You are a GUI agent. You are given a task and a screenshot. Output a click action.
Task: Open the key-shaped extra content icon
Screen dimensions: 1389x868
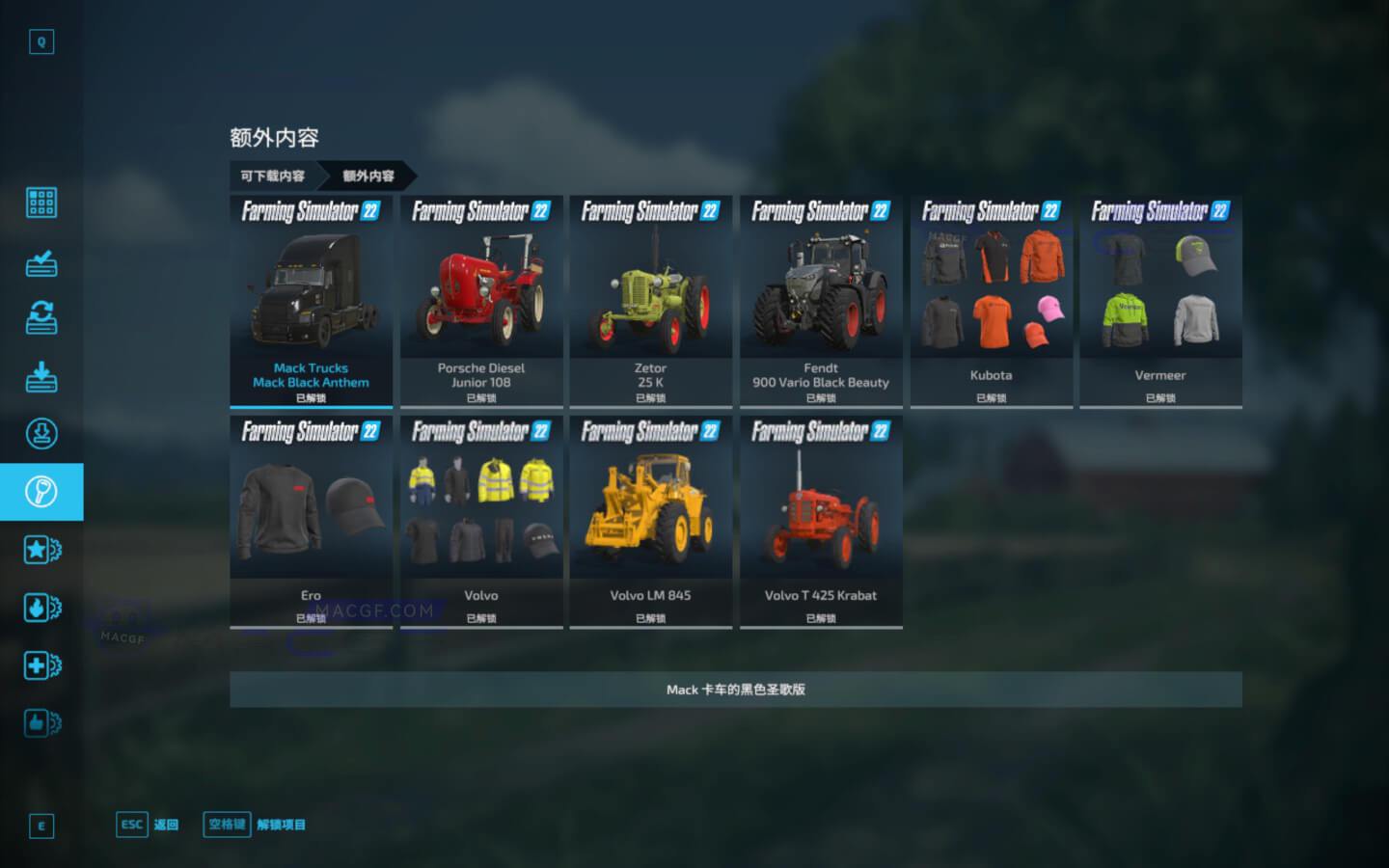pyautogui.click(x=41, y=492)
